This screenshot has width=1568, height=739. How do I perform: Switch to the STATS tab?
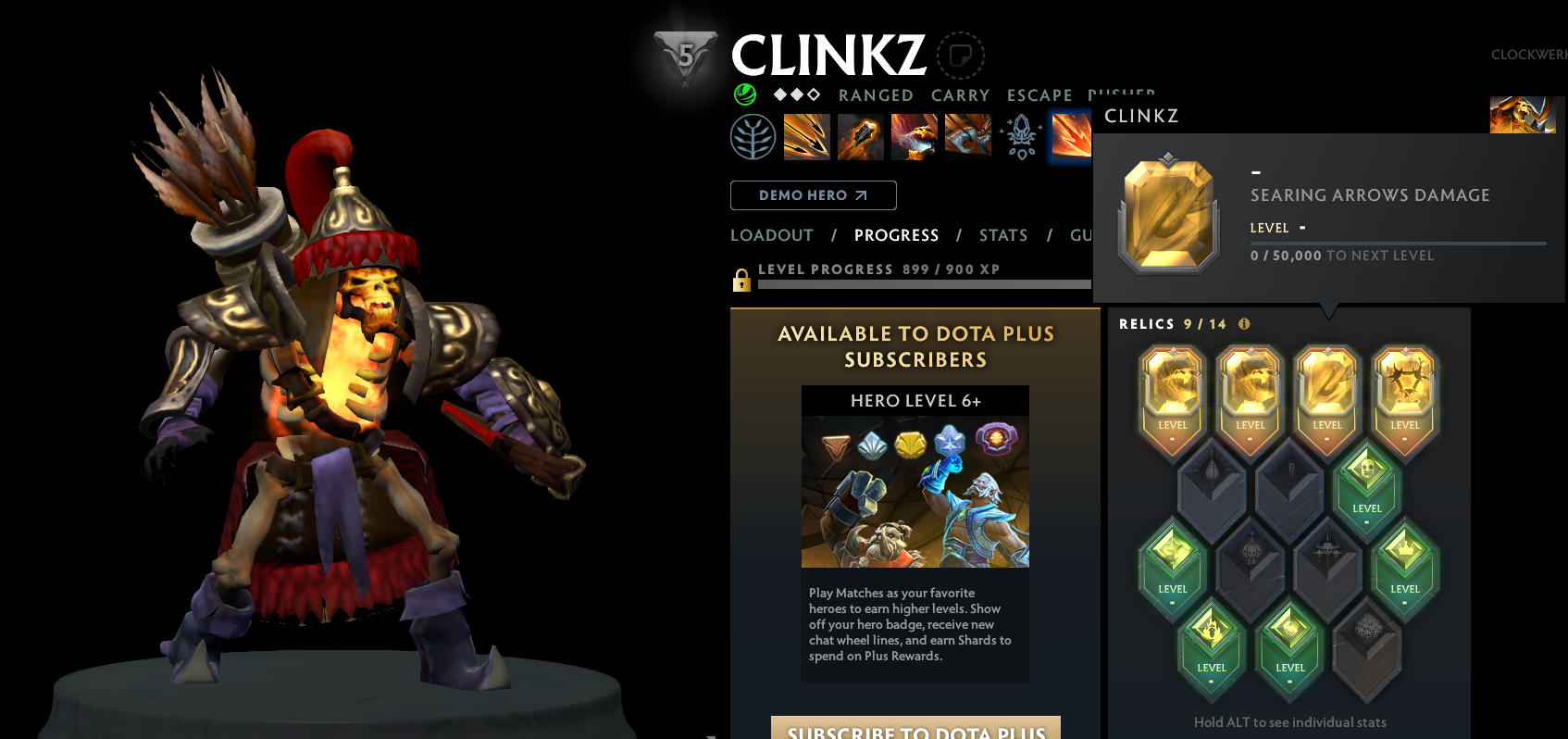[1003, 235]
